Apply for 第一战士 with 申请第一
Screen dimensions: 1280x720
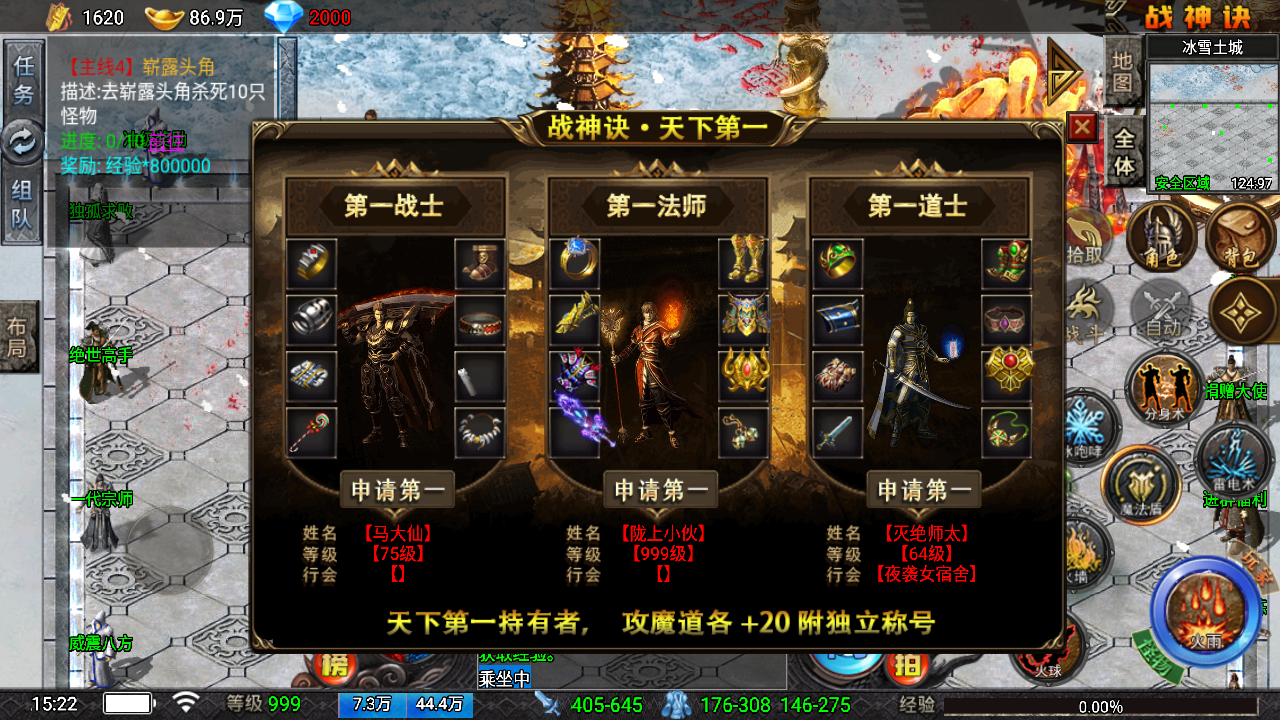pyautogui.click(x=397, y=490)
